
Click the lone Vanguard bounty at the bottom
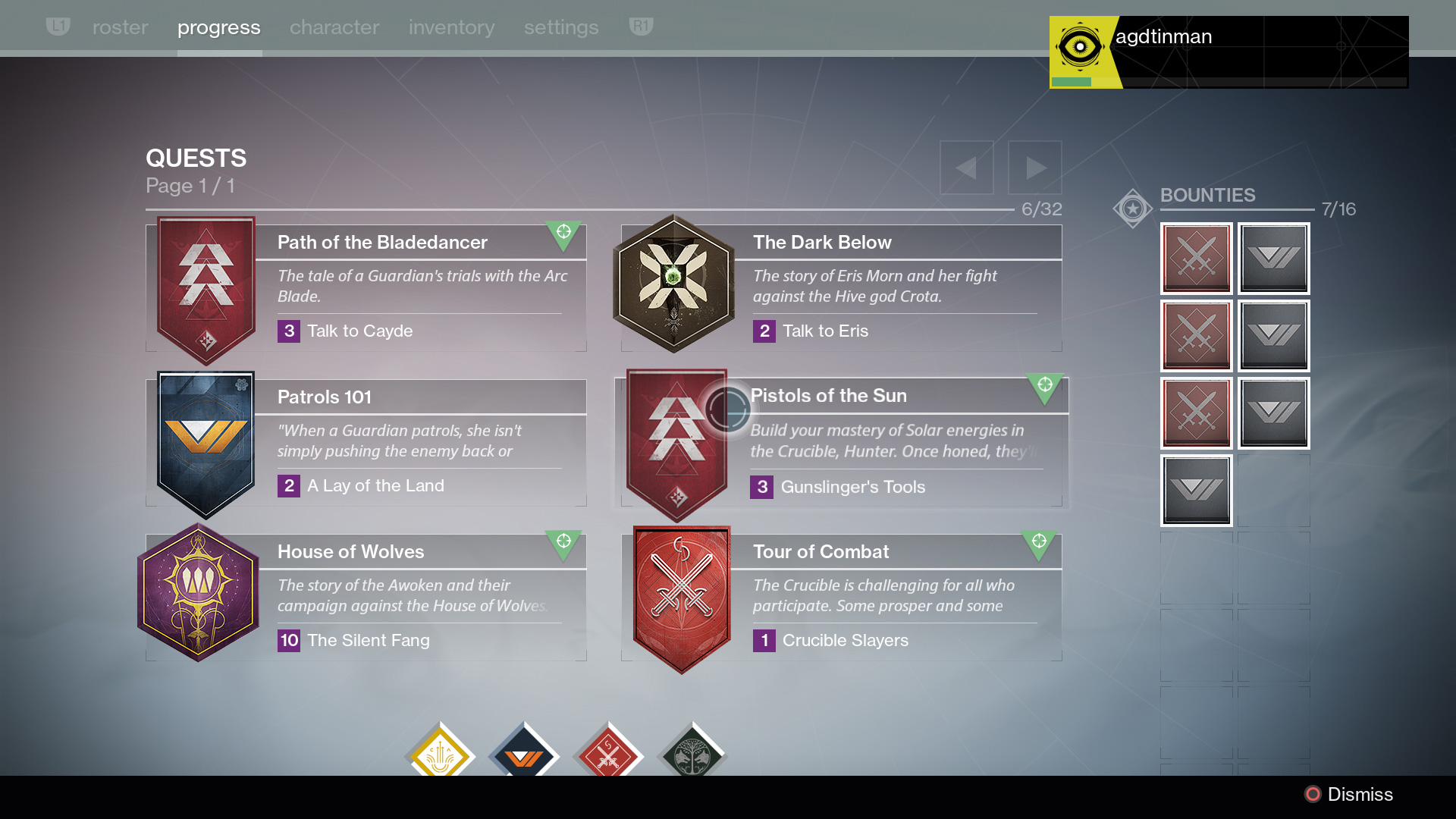pos(1197,489)
